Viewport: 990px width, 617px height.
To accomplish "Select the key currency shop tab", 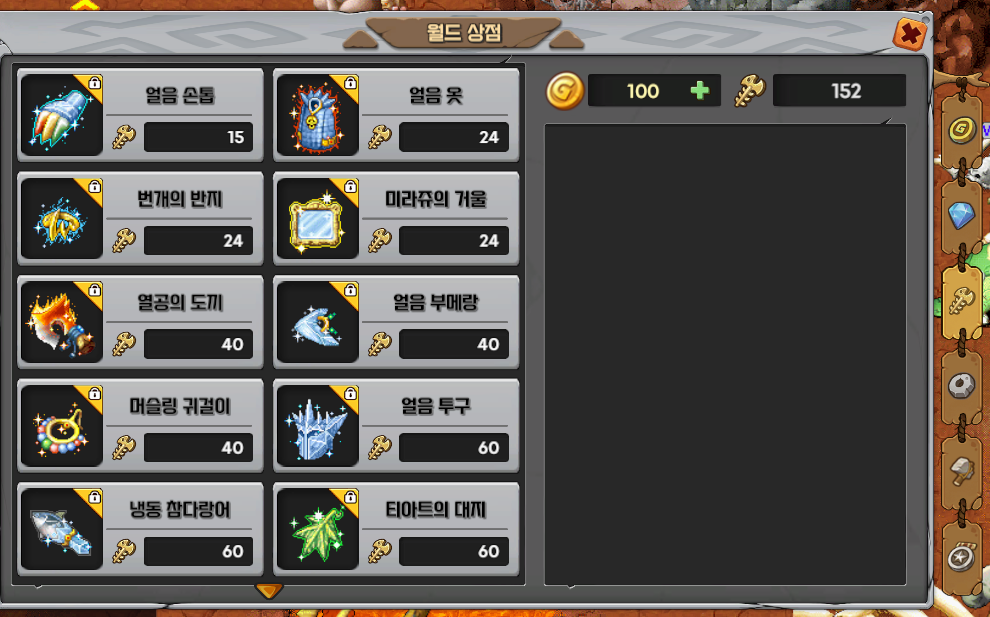I will click(961, 299).
